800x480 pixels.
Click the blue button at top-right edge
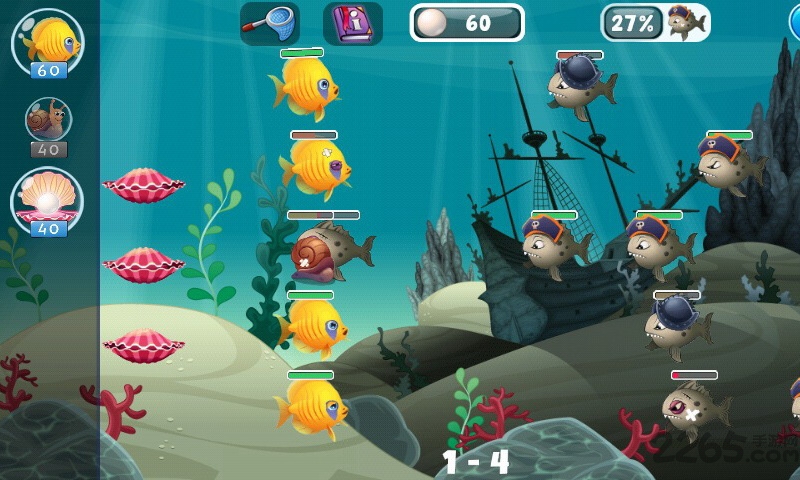pos(794,22)
